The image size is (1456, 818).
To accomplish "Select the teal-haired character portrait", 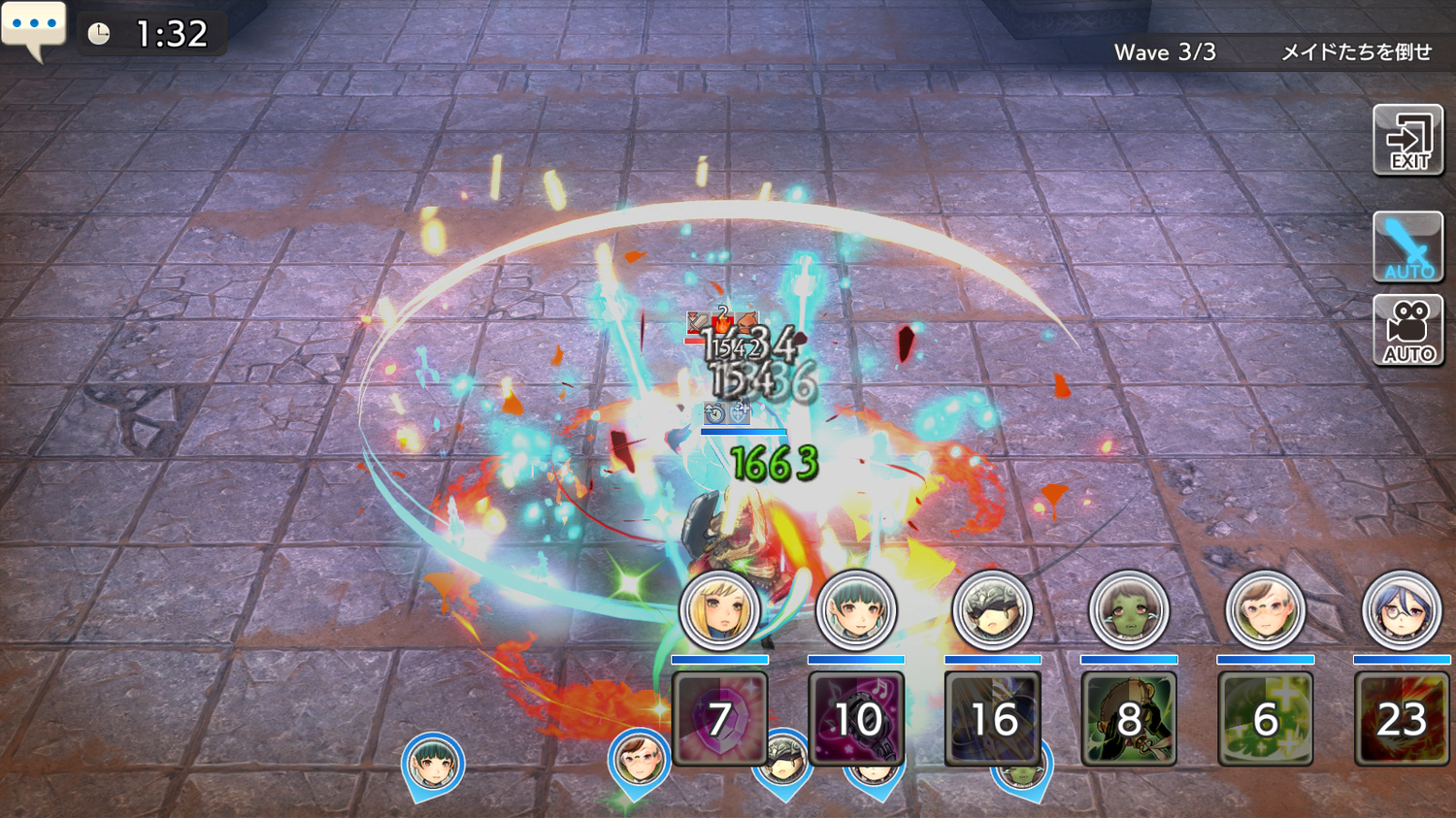I will tap(855, 610).
